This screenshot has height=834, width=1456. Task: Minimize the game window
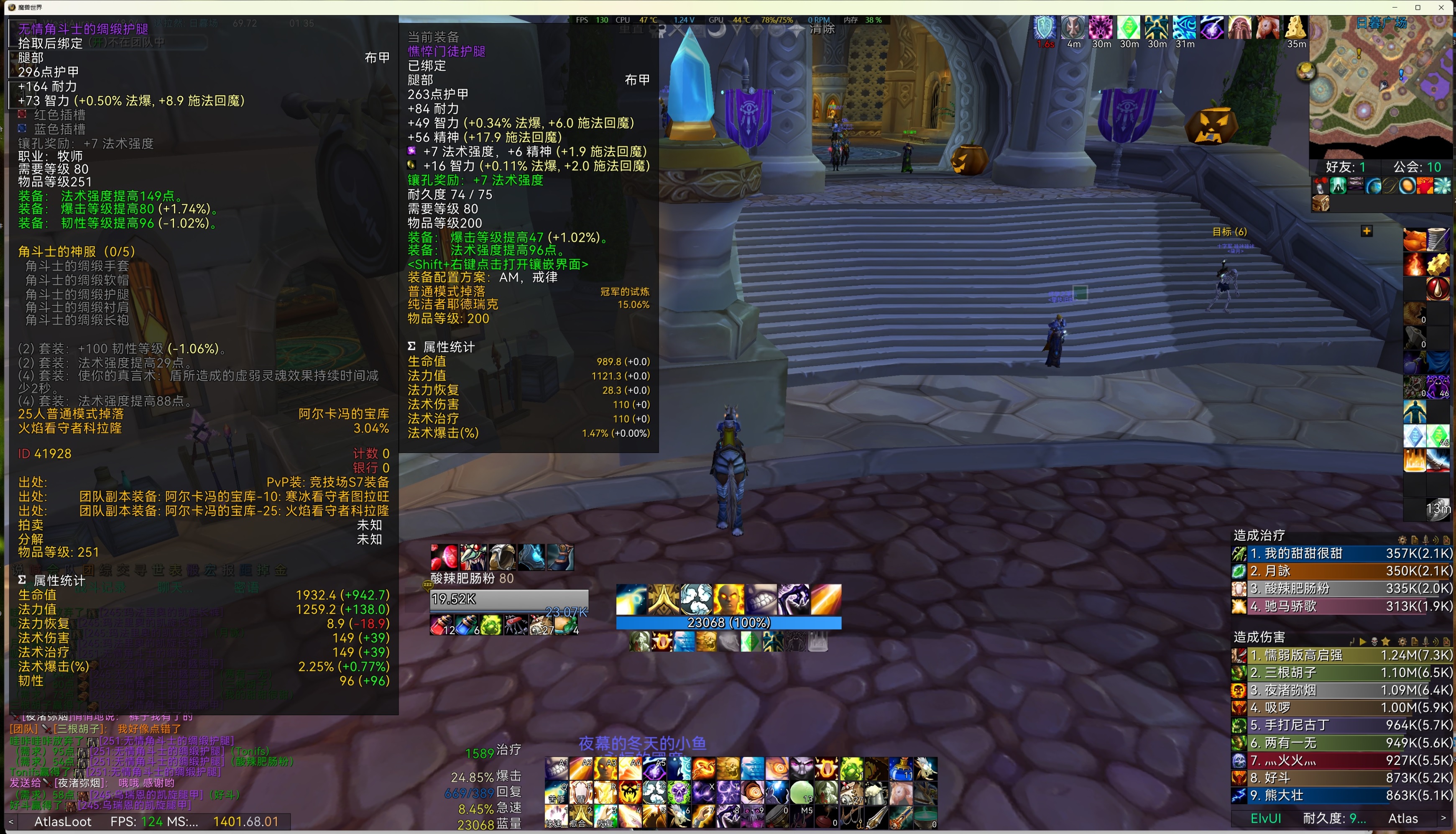[x=1395, y=8]
